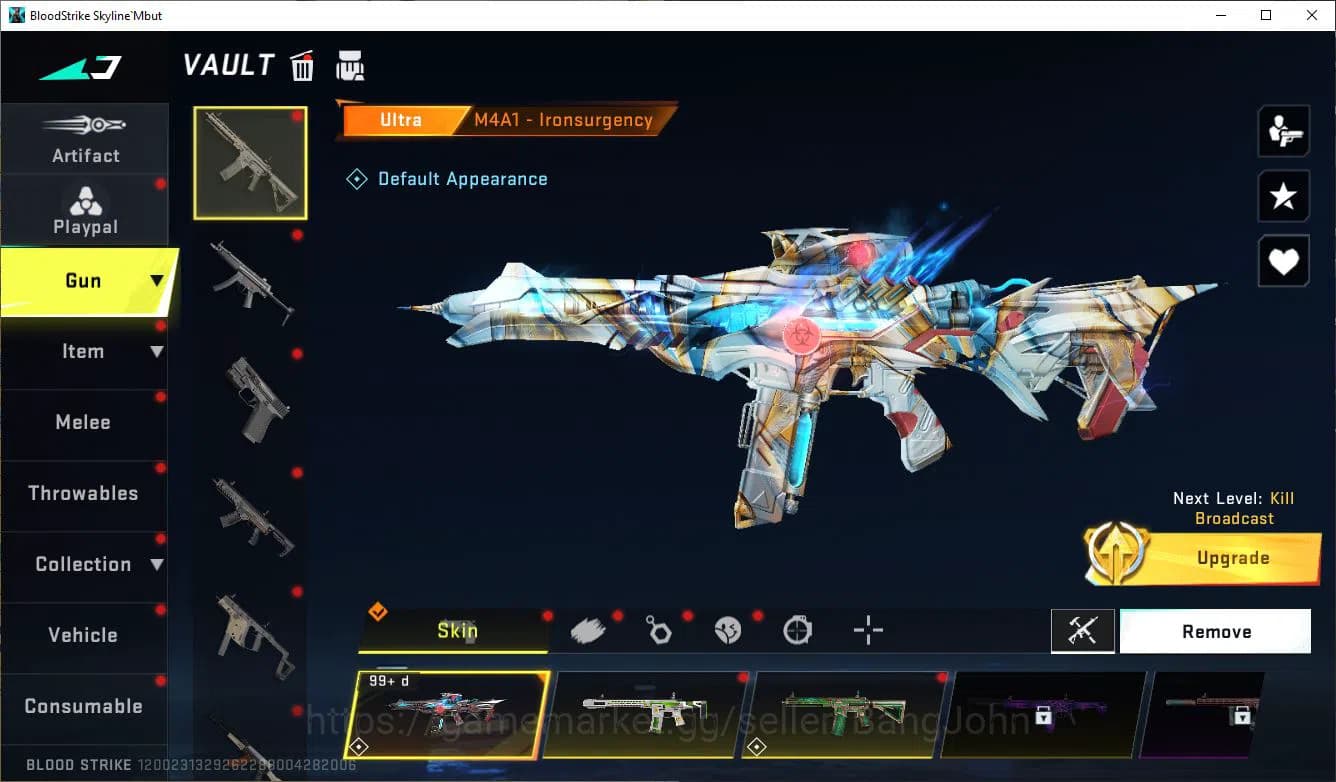This screenshot has height=782, width=1336.
Task: Open the sticker customization icon
Action: pos(727,629)
